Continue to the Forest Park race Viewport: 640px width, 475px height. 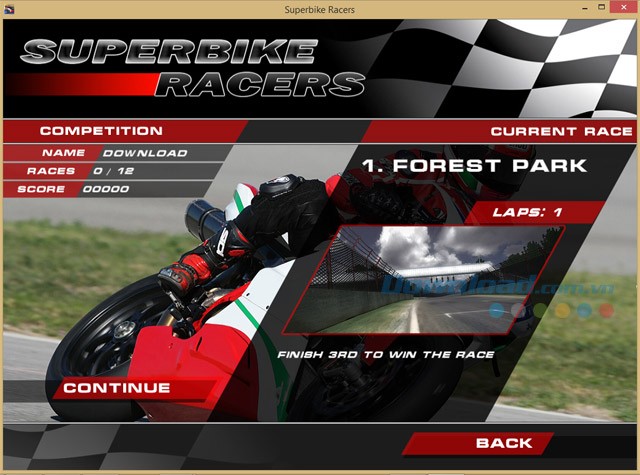click(117, 388)
